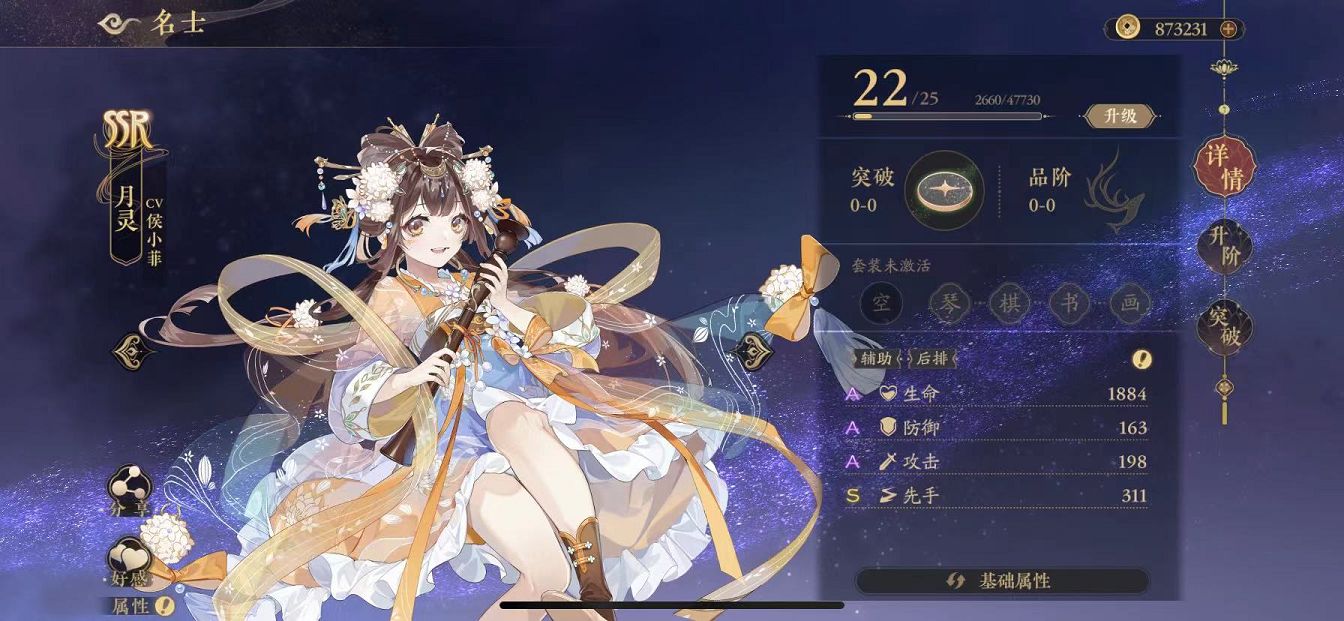Tap the 升级 level-up button
This screenshot has height=621, width=1344.
(1120, 116)
